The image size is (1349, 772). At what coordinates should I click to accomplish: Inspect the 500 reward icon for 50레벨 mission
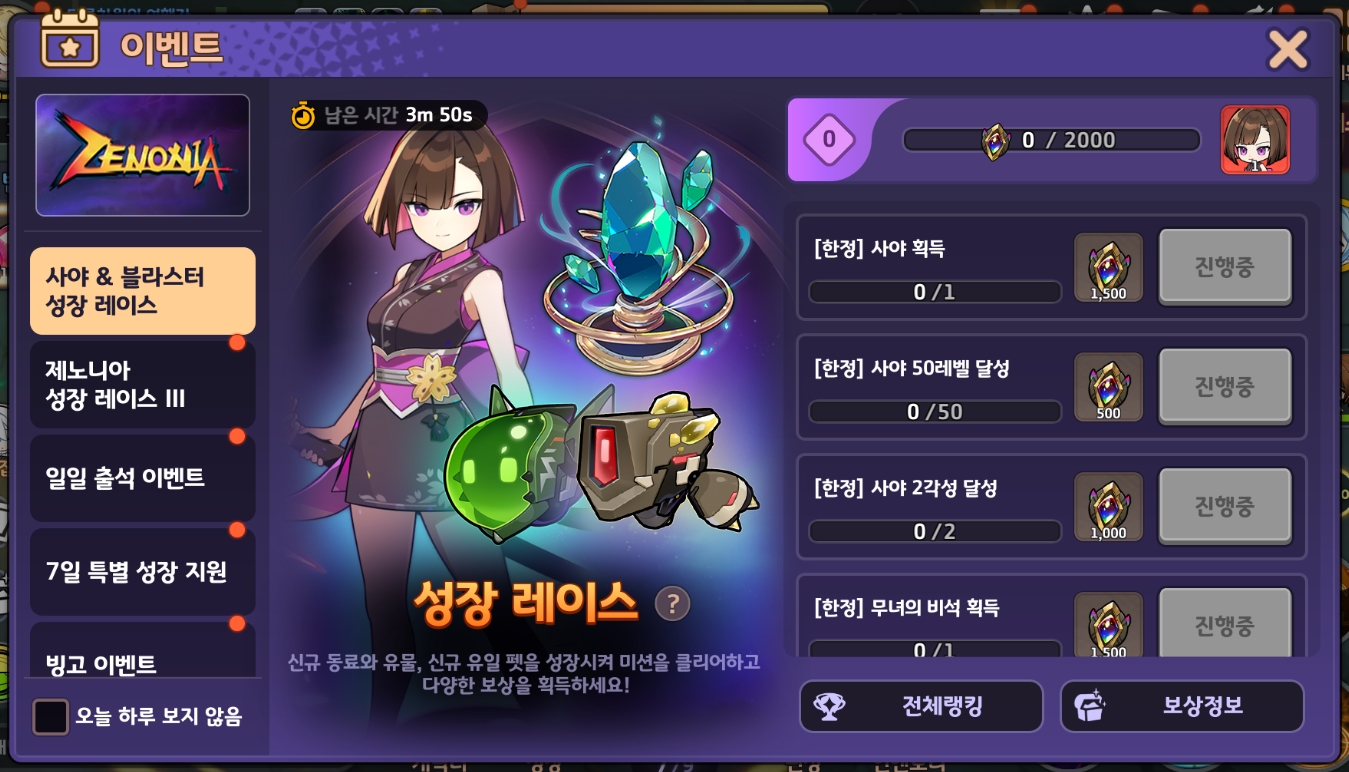point(1108,387)
